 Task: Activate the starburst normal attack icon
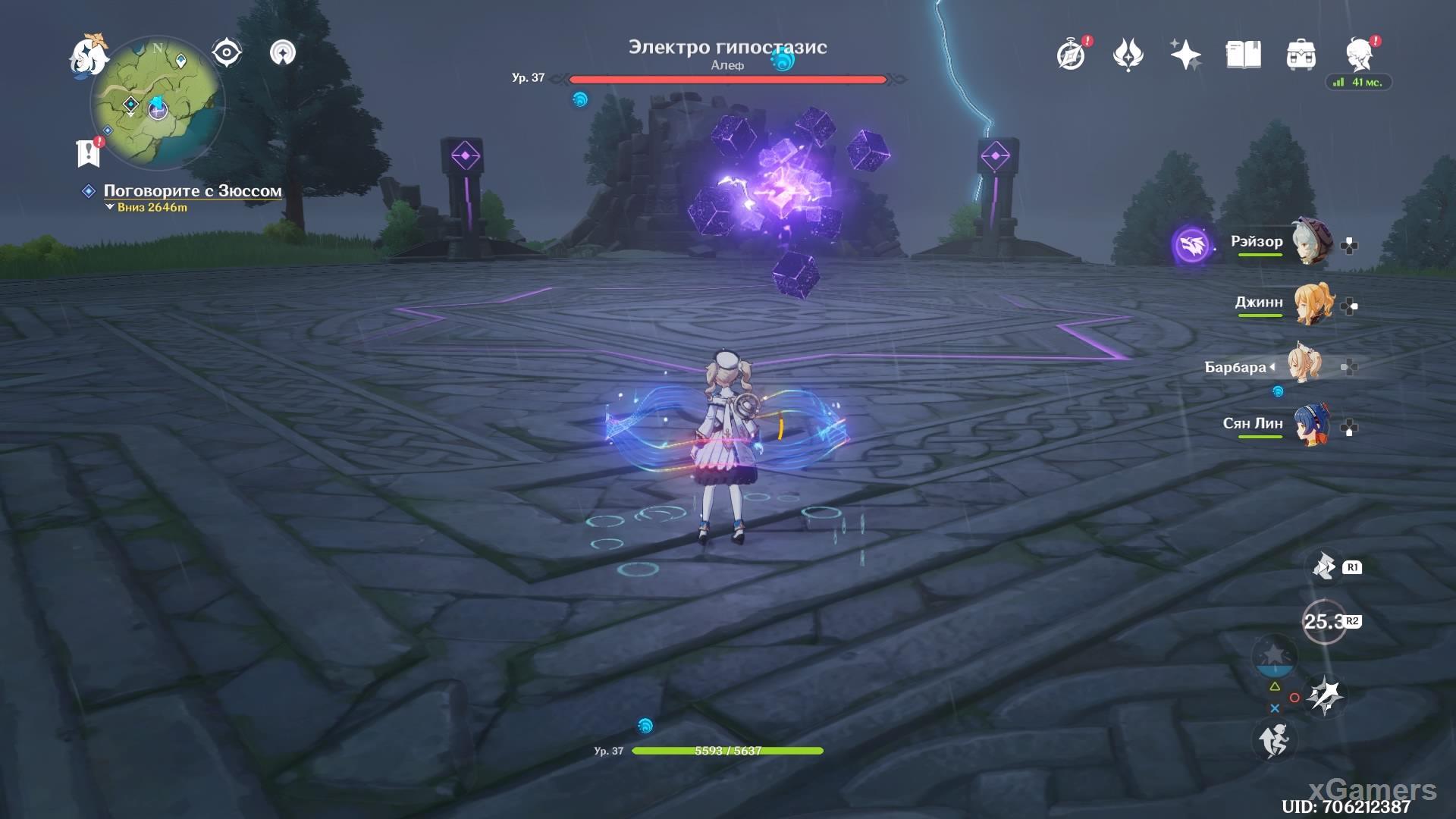click(1326, 695)
